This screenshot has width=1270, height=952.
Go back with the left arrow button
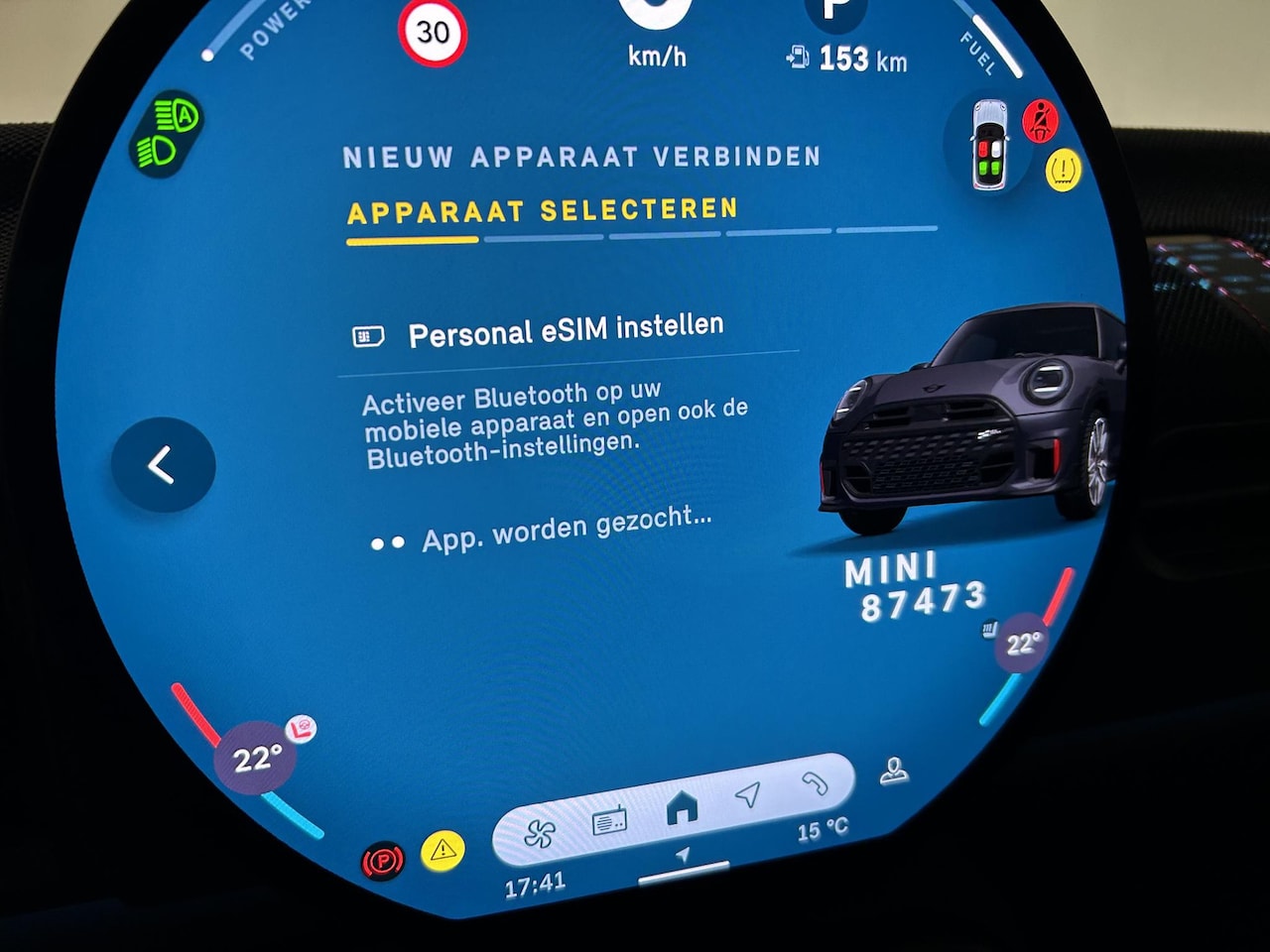coord(163,465)
